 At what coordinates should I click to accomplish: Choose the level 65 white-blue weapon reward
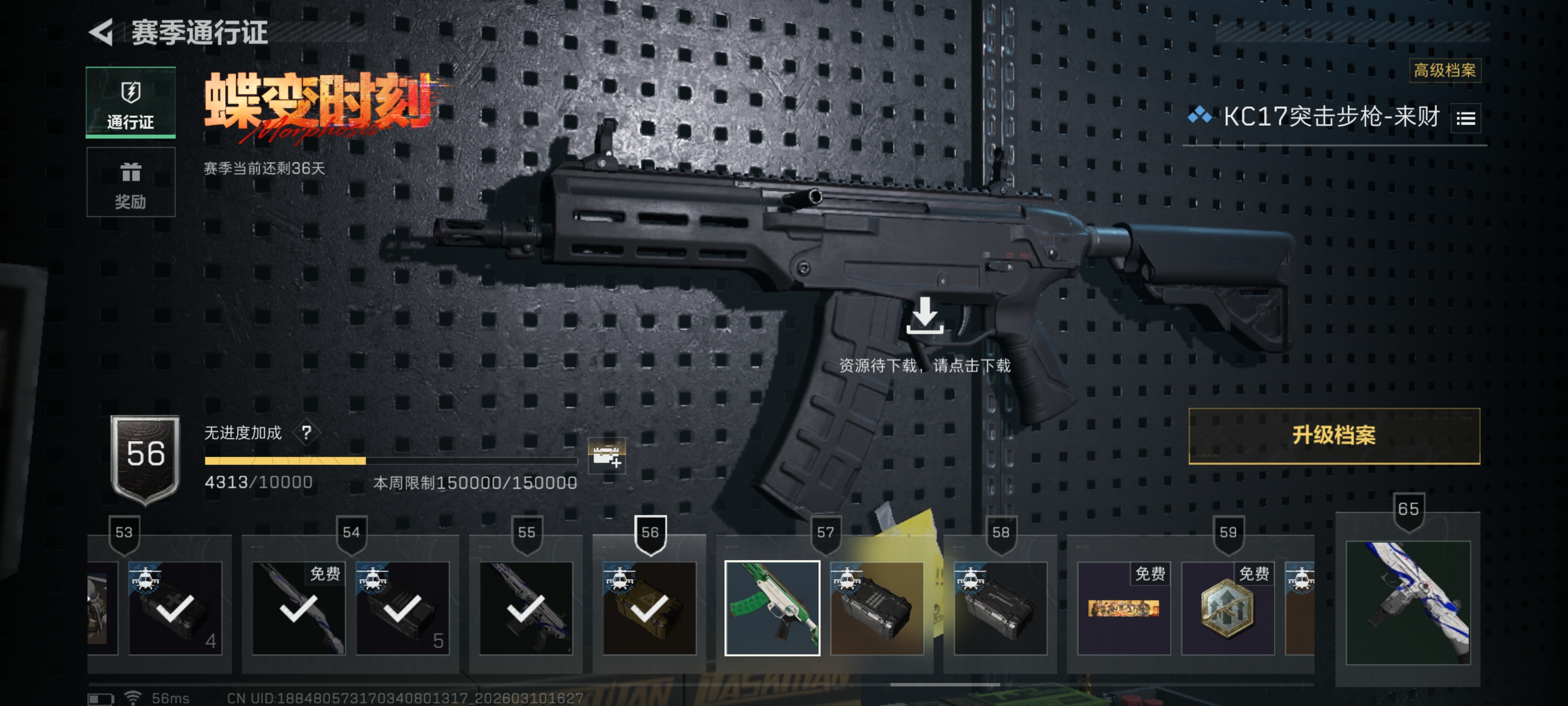1407,602
